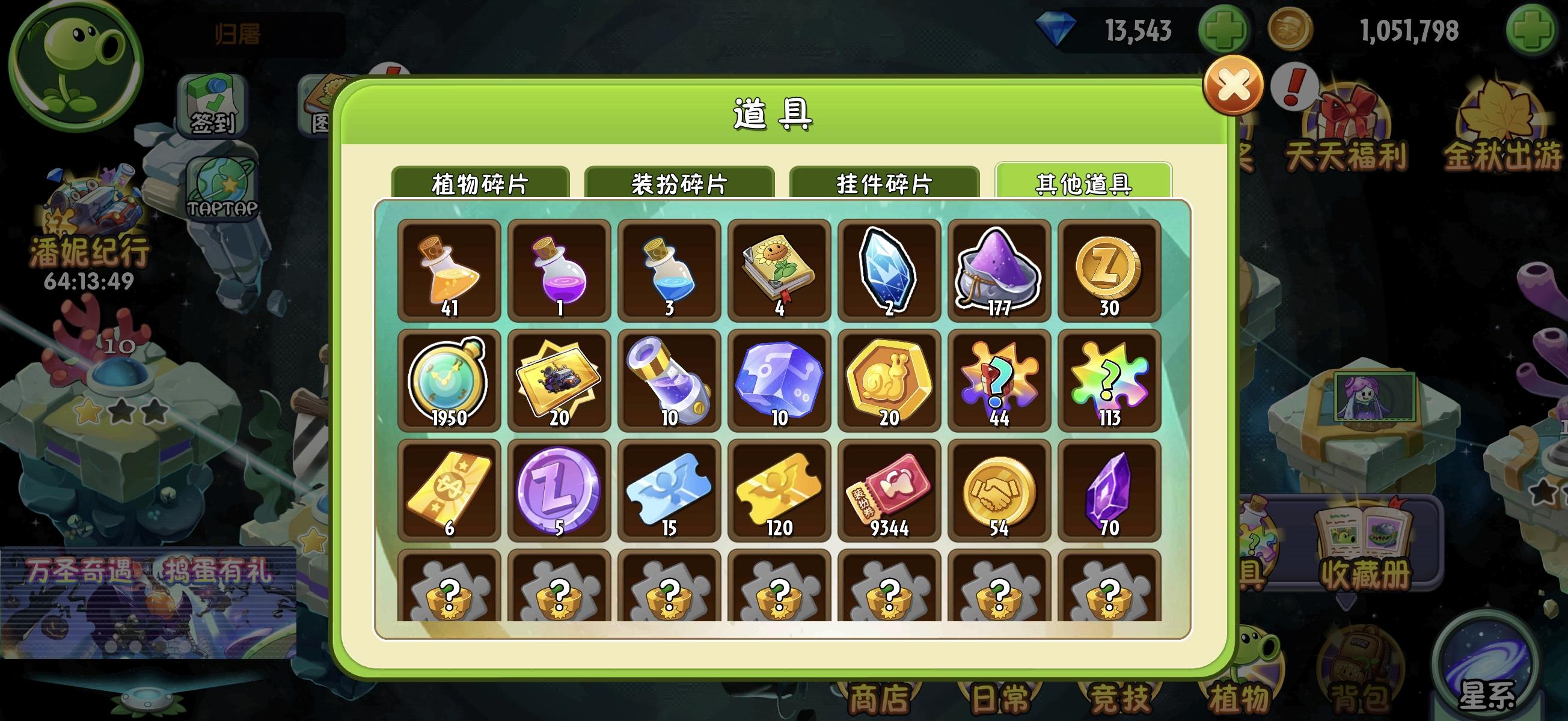Click the blue potion bottle item
The image size is (1568, 721).
(669, 271)
